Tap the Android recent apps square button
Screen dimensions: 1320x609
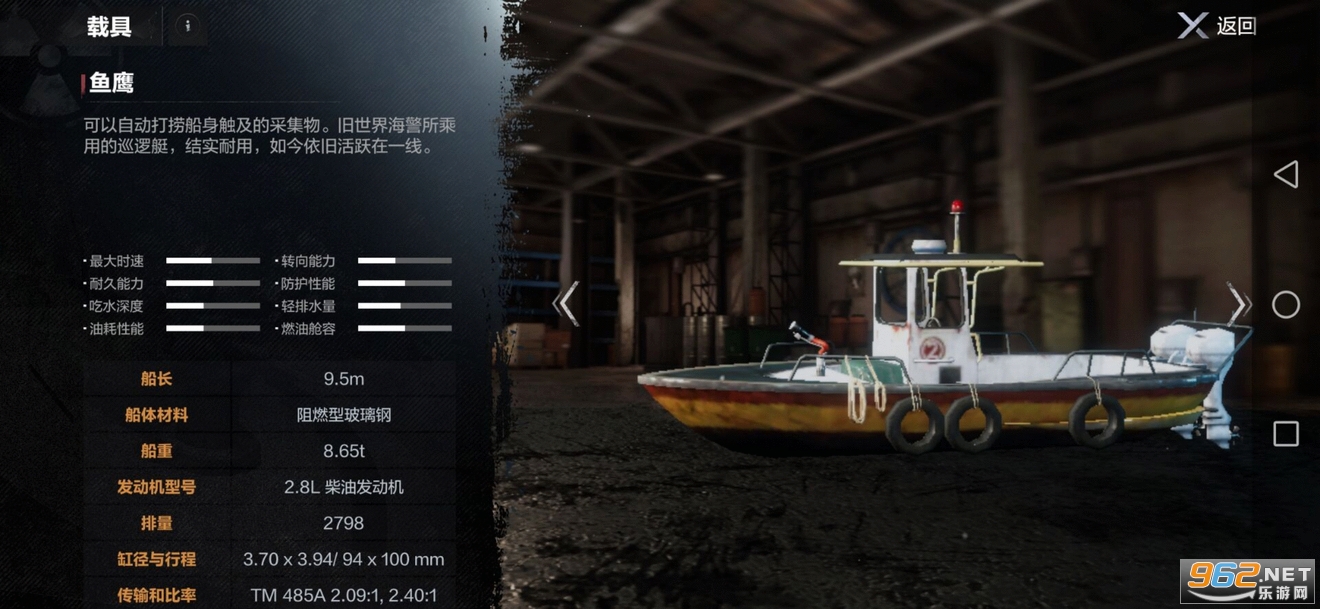coord(1285,434)
